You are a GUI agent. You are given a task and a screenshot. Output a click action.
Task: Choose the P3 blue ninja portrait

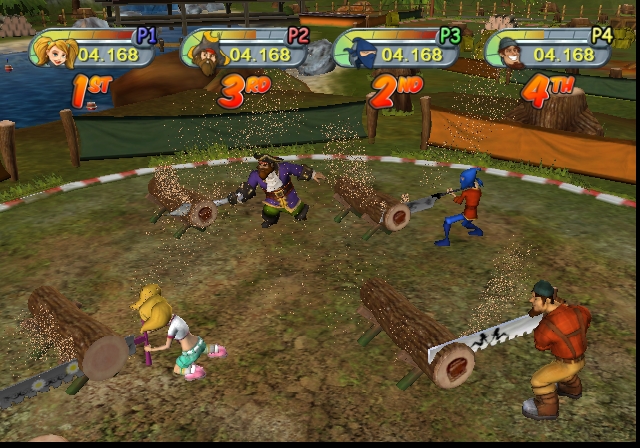point(357,50)
